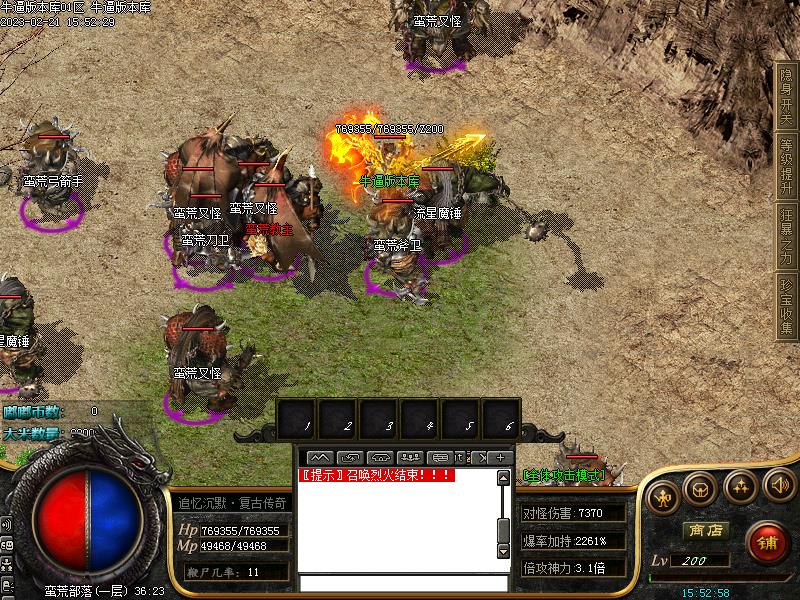Click the speaker icon beside the dragon orb
800x600 pixels.
coord(6,524)
